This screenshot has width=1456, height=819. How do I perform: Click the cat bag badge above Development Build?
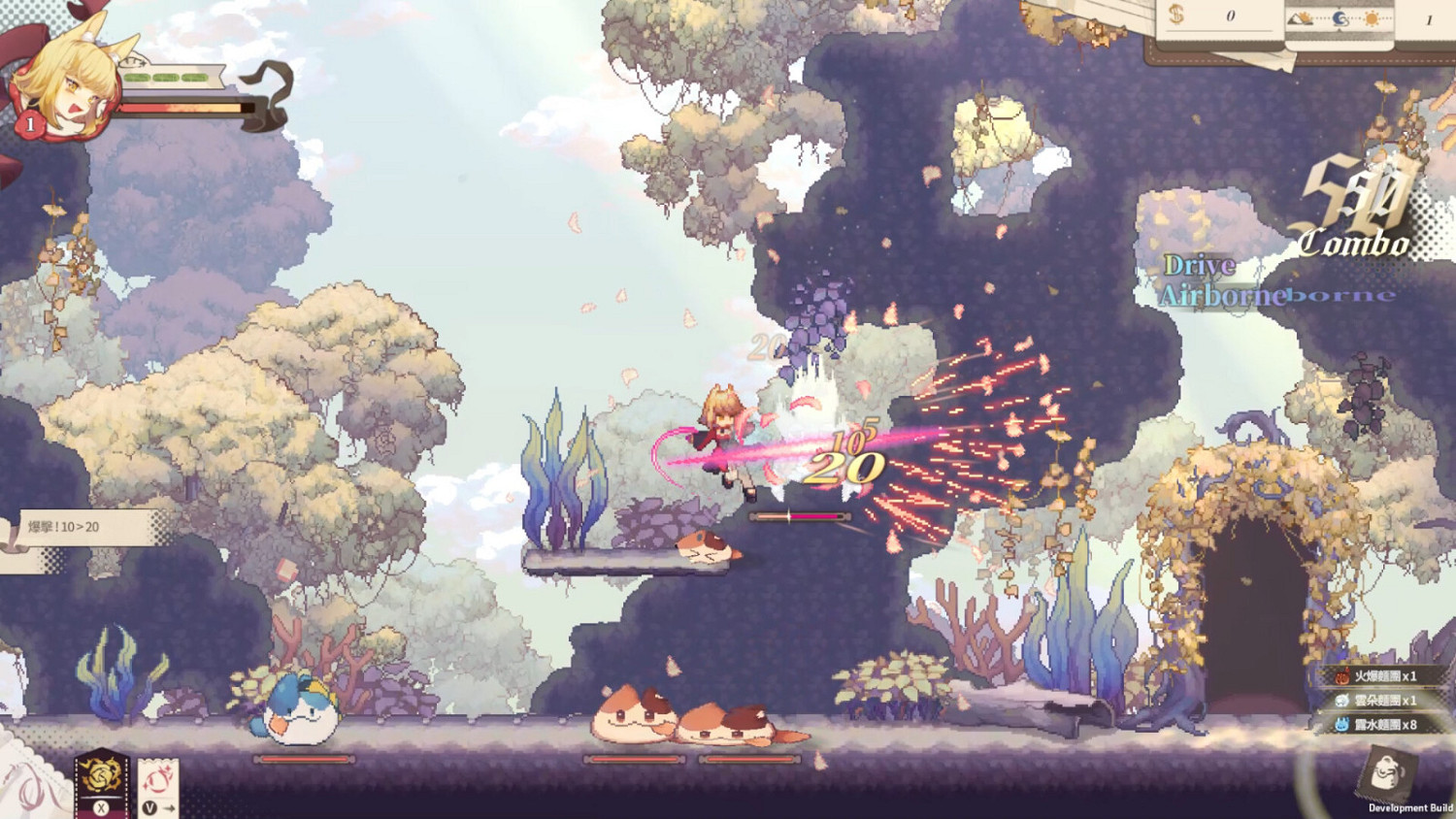1385,771
